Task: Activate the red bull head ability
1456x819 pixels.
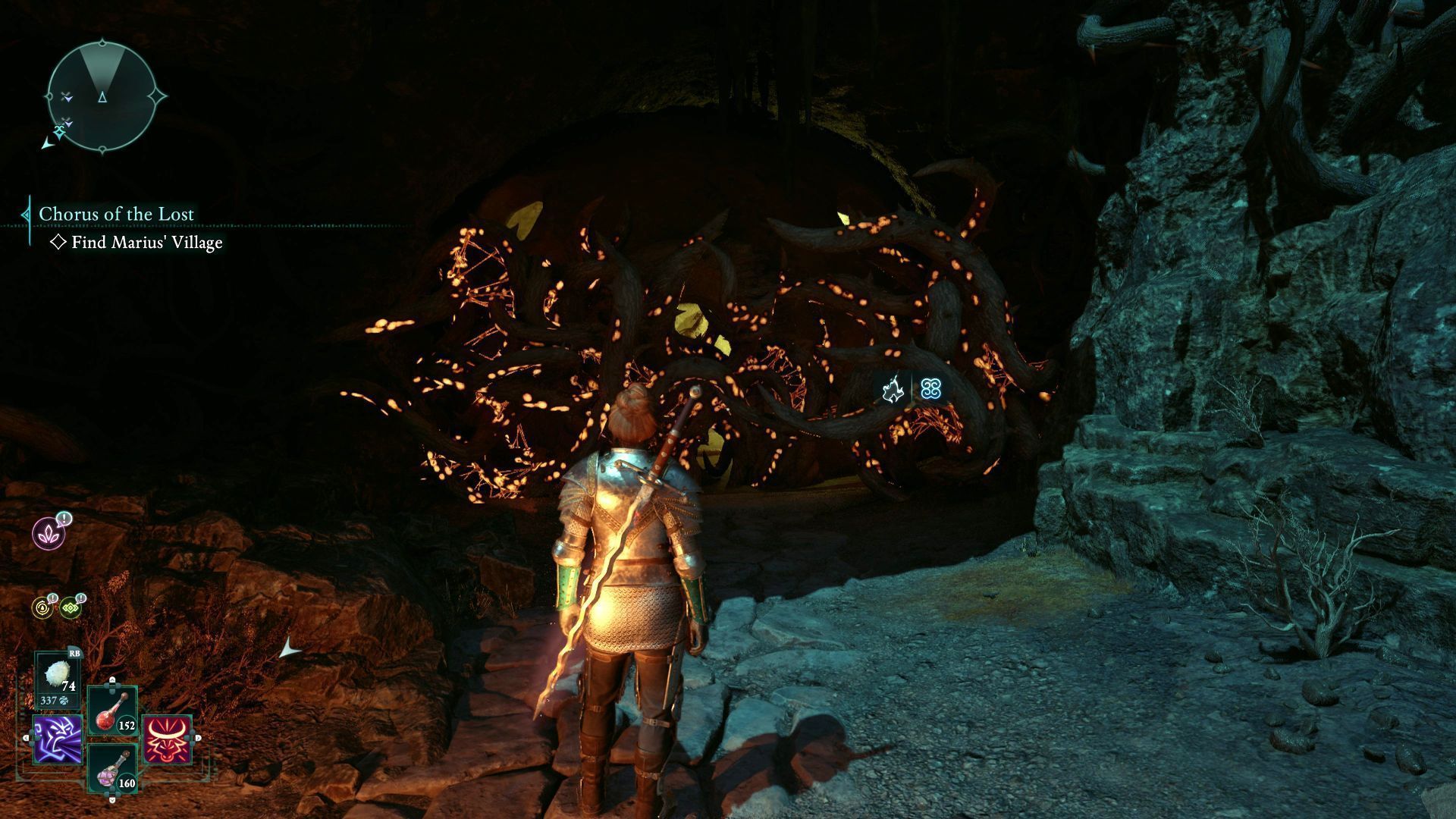Action: (167, 739)
